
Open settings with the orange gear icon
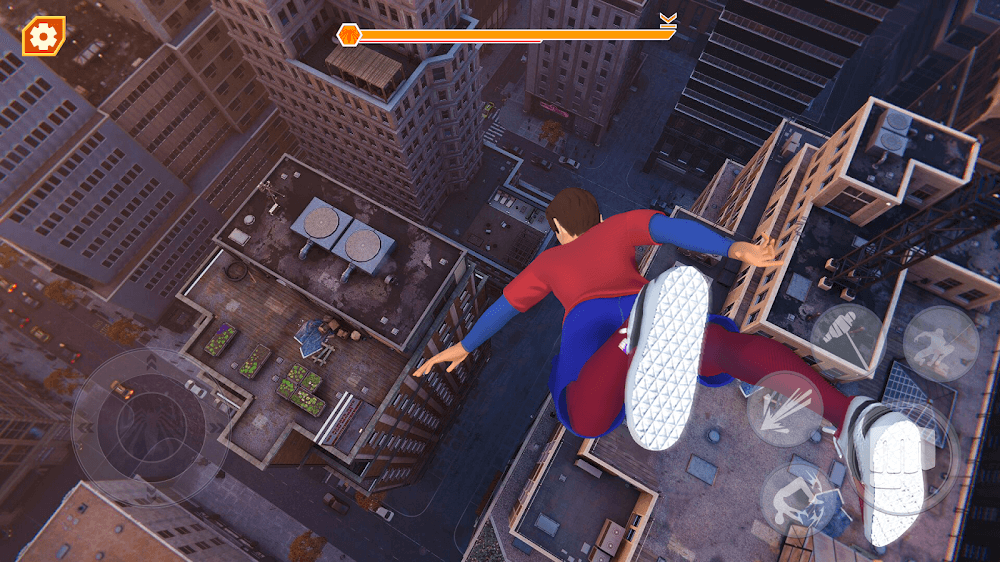tap(43, 37)
